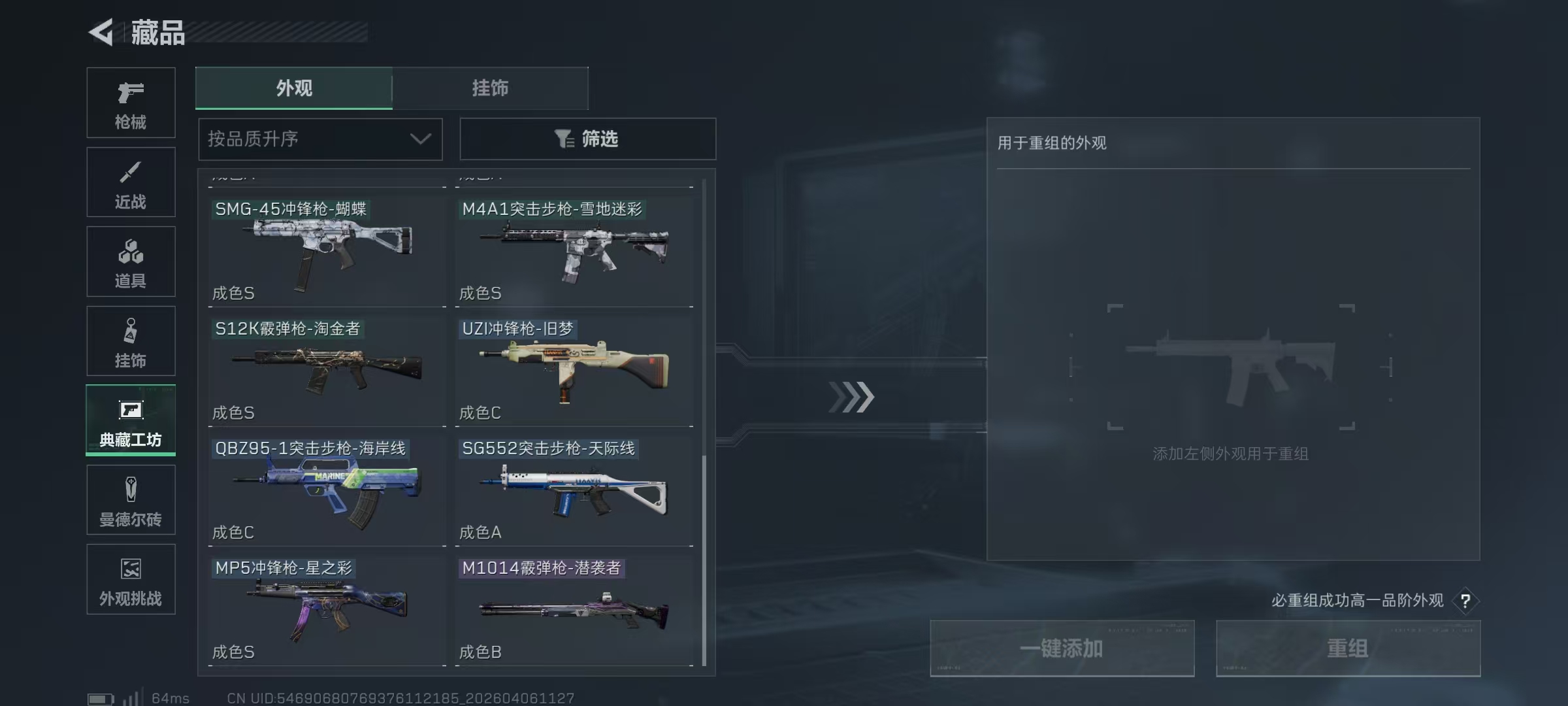The width and height of the screenshot is (1568, 706).
Task: Switch to the 外观 tab
Action: tap(293, 88)
